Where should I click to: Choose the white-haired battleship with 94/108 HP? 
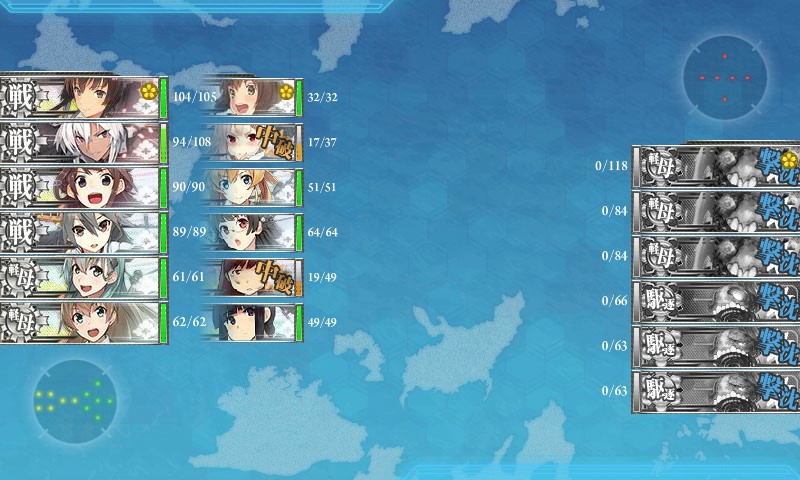(80, 142)
